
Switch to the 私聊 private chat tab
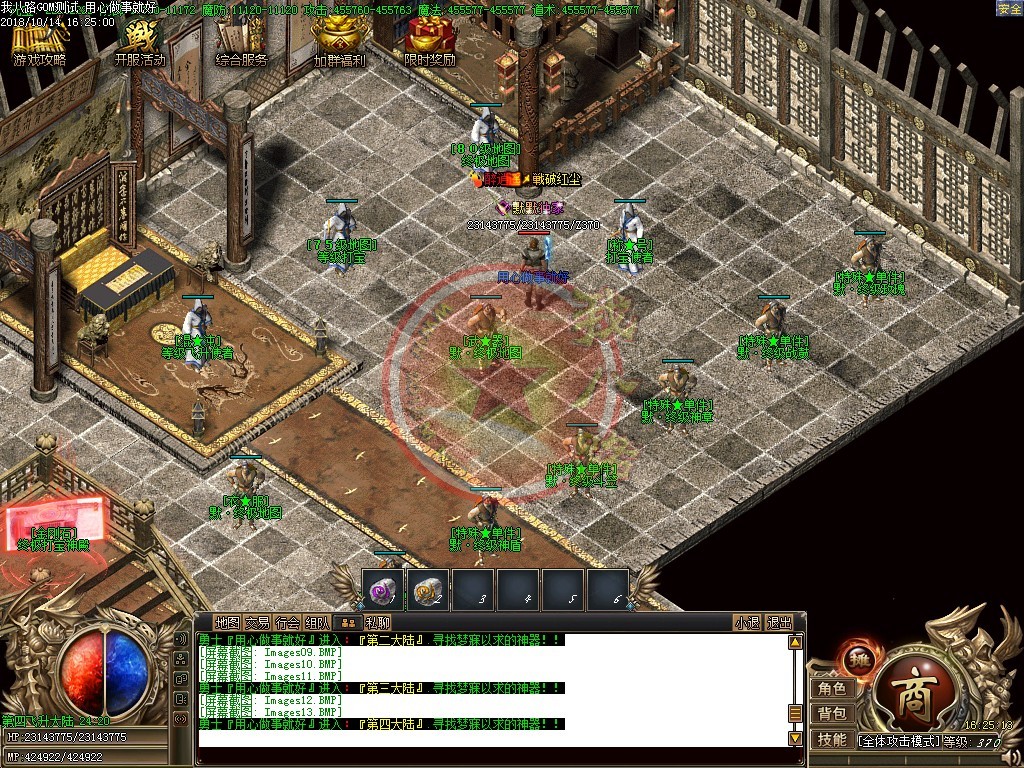coord(377,622)
